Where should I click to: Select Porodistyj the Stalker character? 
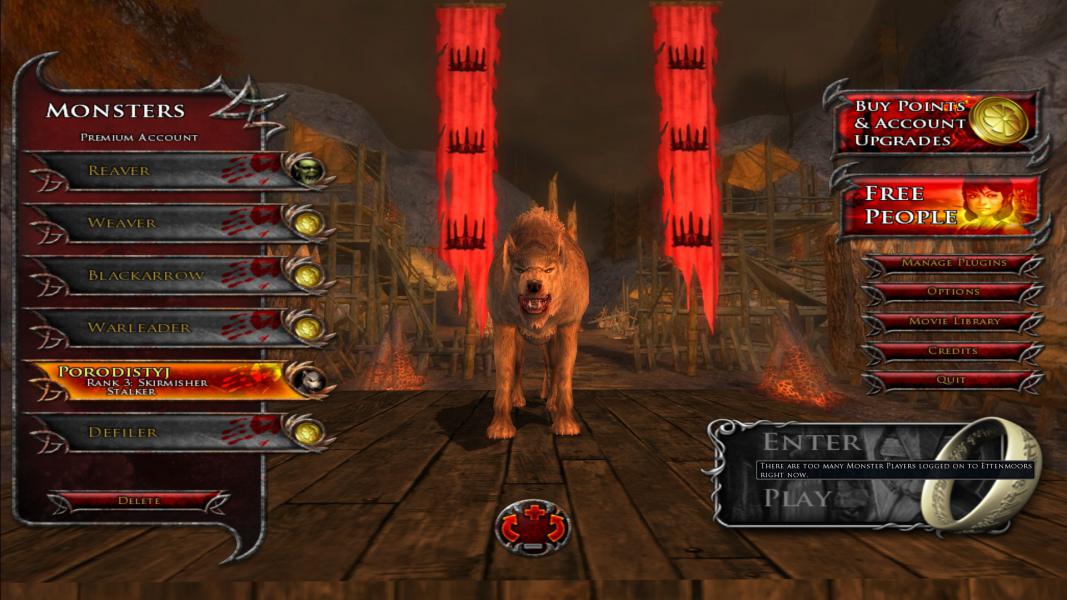(160, 381)
